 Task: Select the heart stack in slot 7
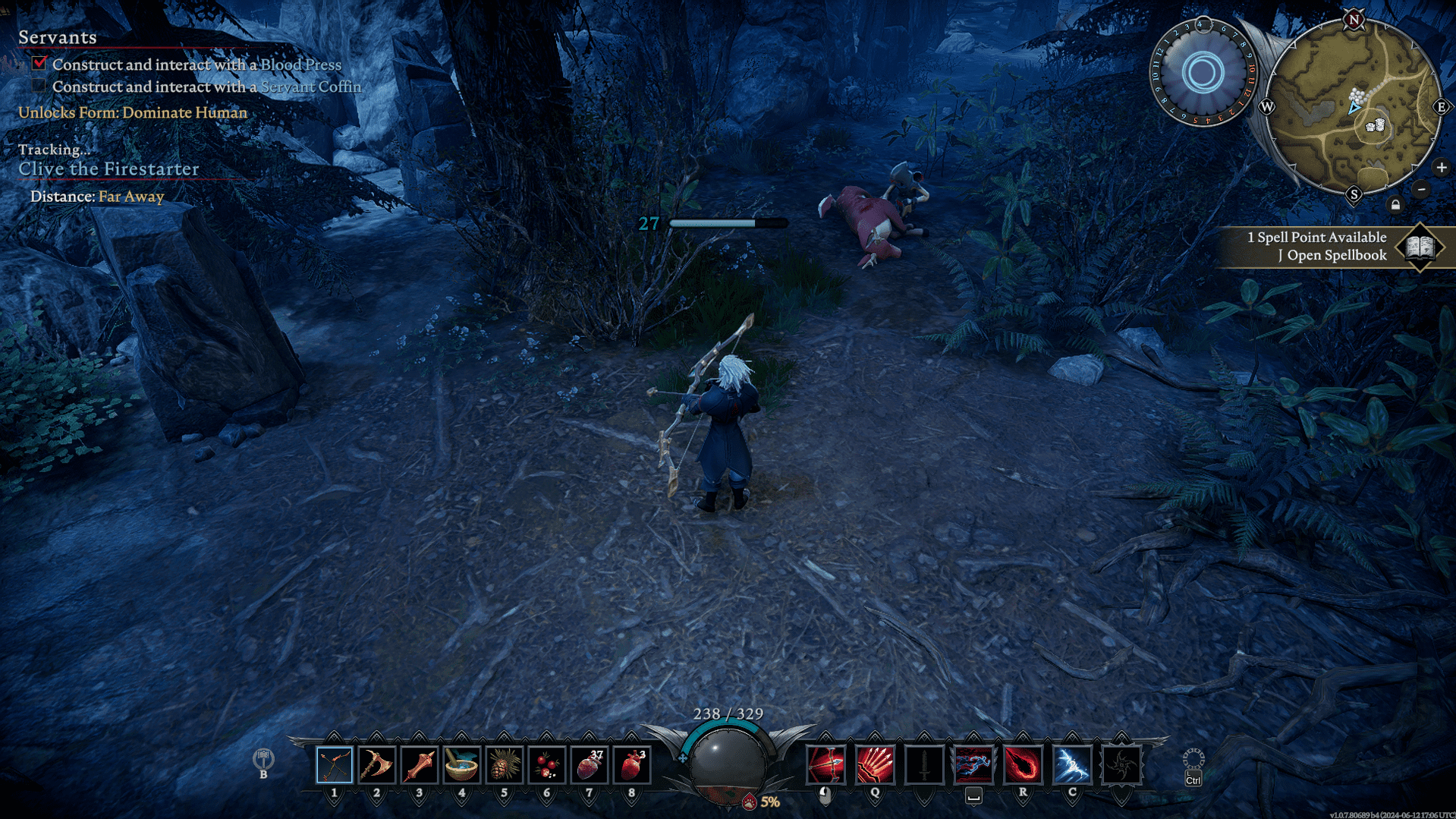[x=591, y=764]
